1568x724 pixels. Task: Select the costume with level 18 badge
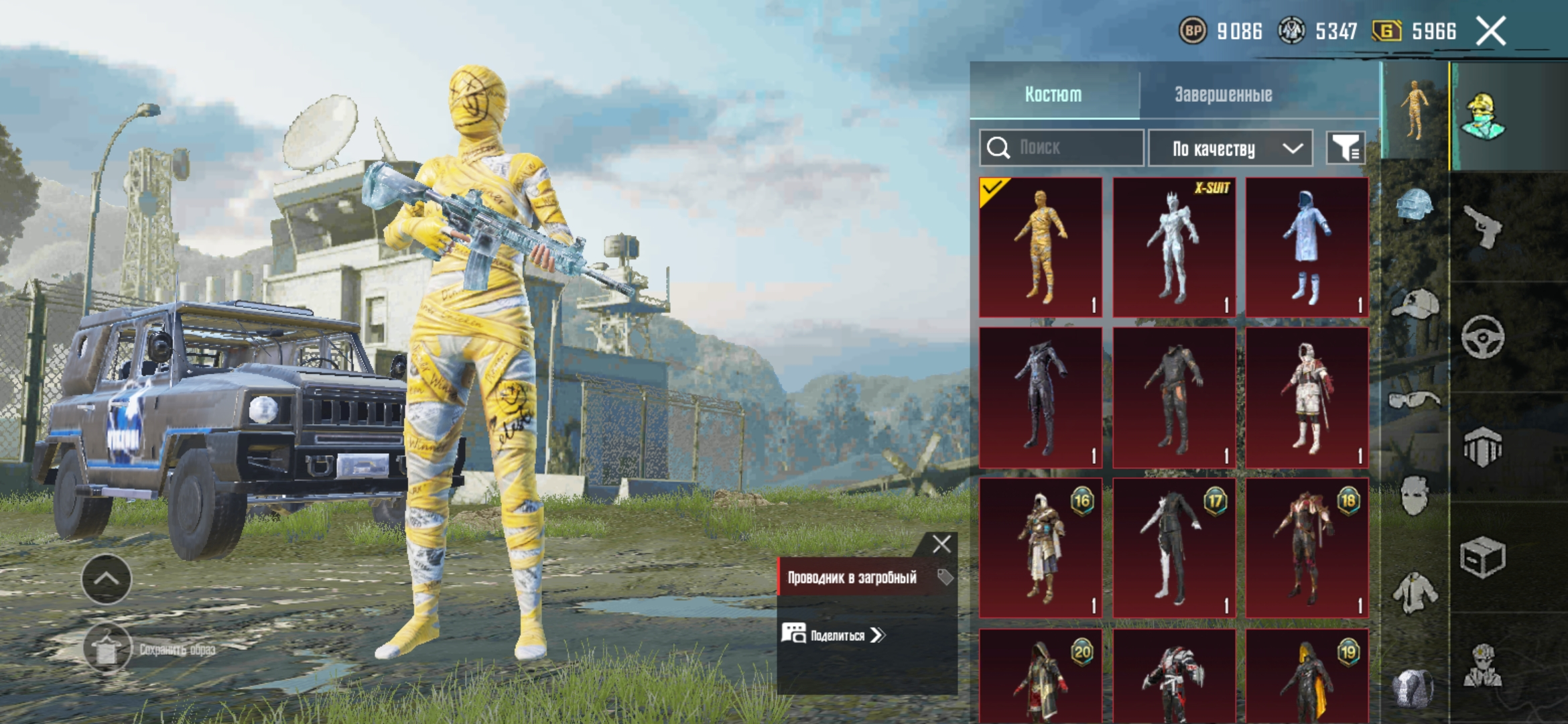click(x=1307, y=547)
